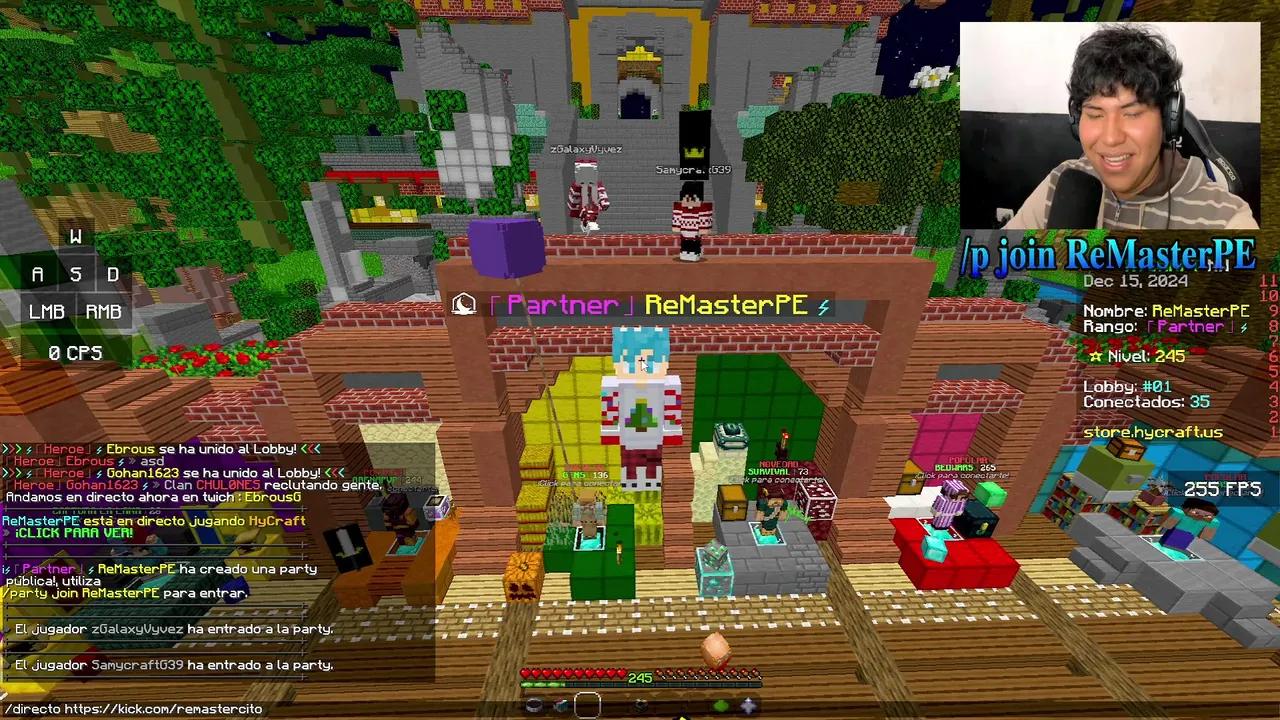This screenshot has height=720, width=1280.
Task: Click the purple badge icon beside the Partner nametag
Action: coord(464,303)
